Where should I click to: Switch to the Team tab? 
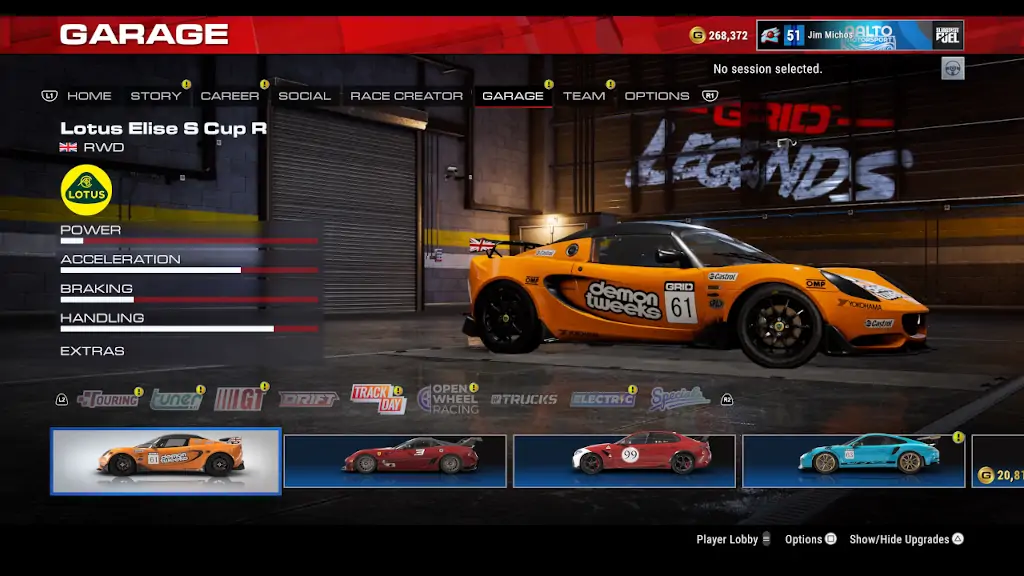(584, 96)
